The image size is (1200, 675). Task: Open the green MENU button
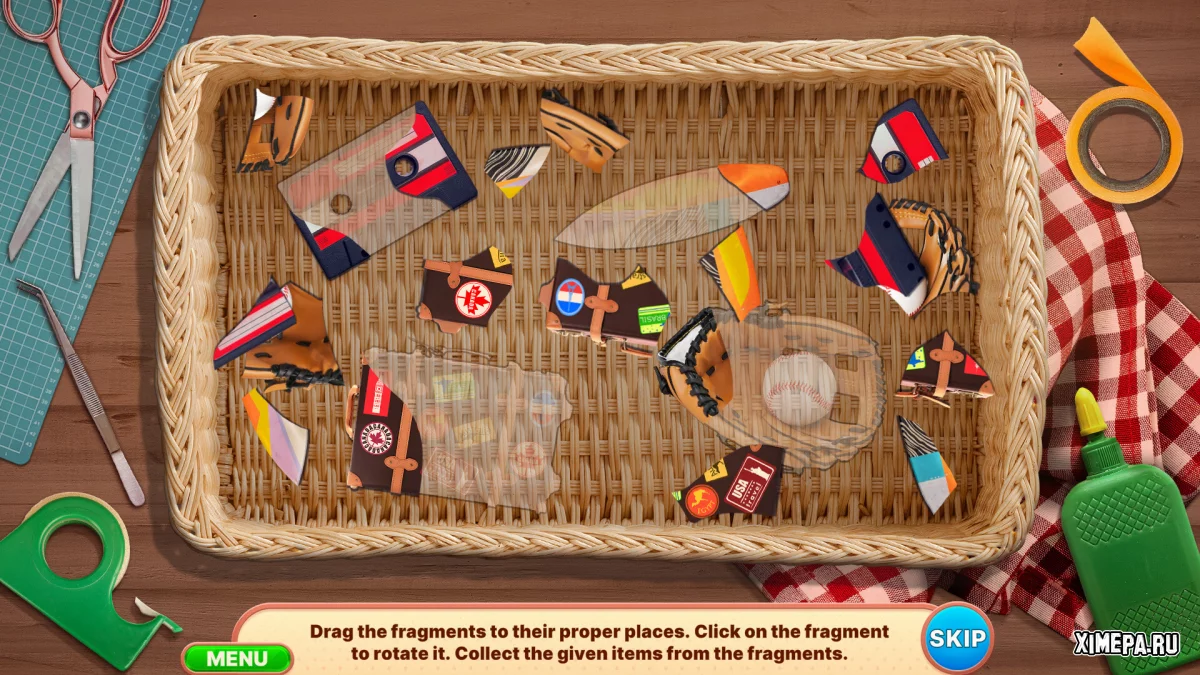pos(237,658)
